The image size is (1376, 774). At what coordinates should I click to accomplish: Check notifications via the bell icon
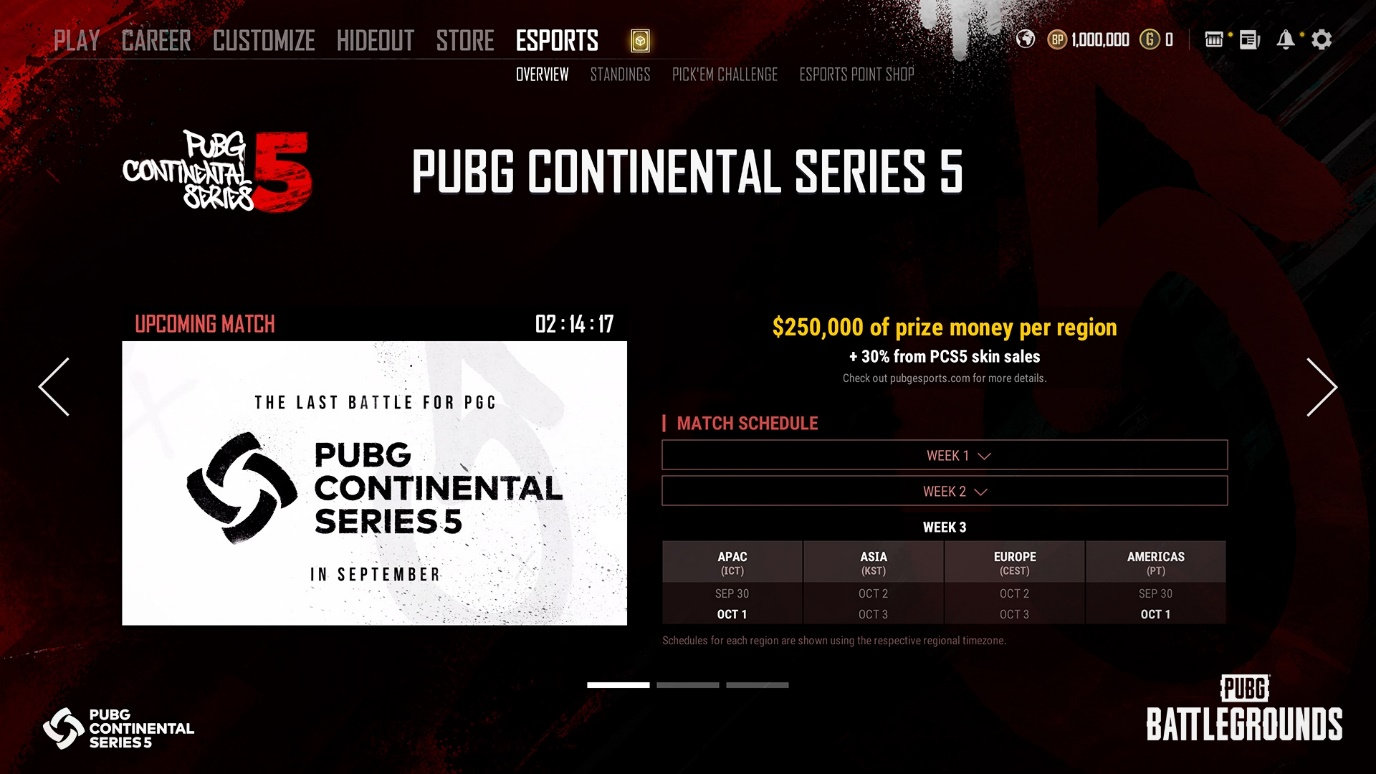click(1285, 38)
